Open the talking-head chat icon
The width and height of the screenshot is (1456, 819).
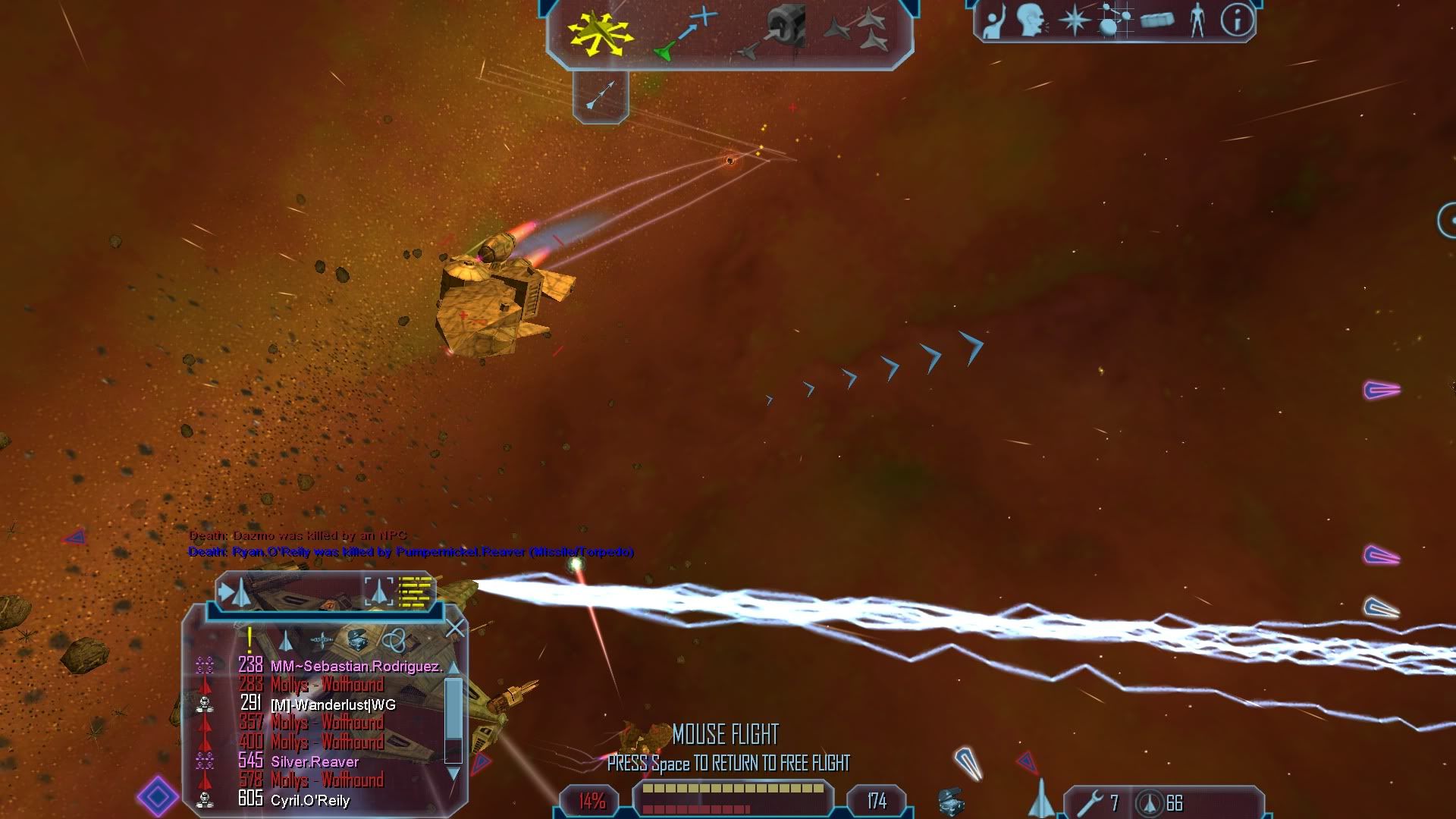click(1031, 20)
